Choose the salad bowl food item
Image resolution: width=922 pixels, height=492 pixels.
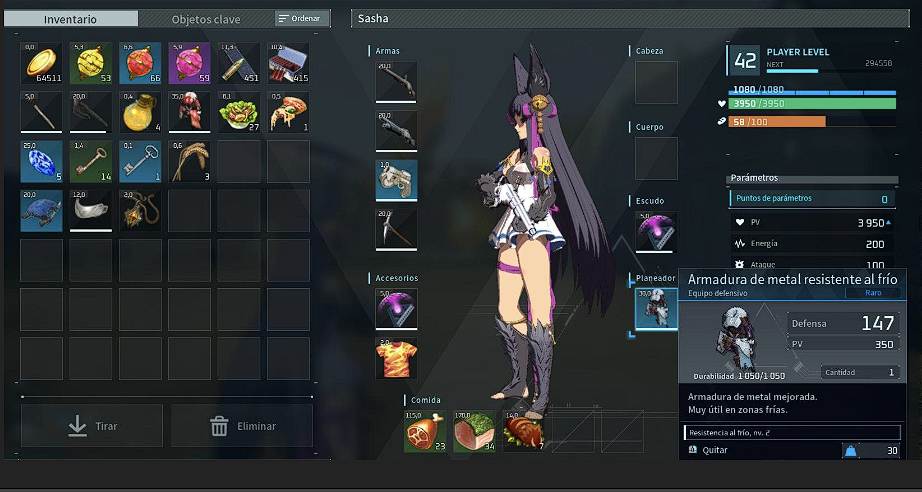(x=238, y=112)
